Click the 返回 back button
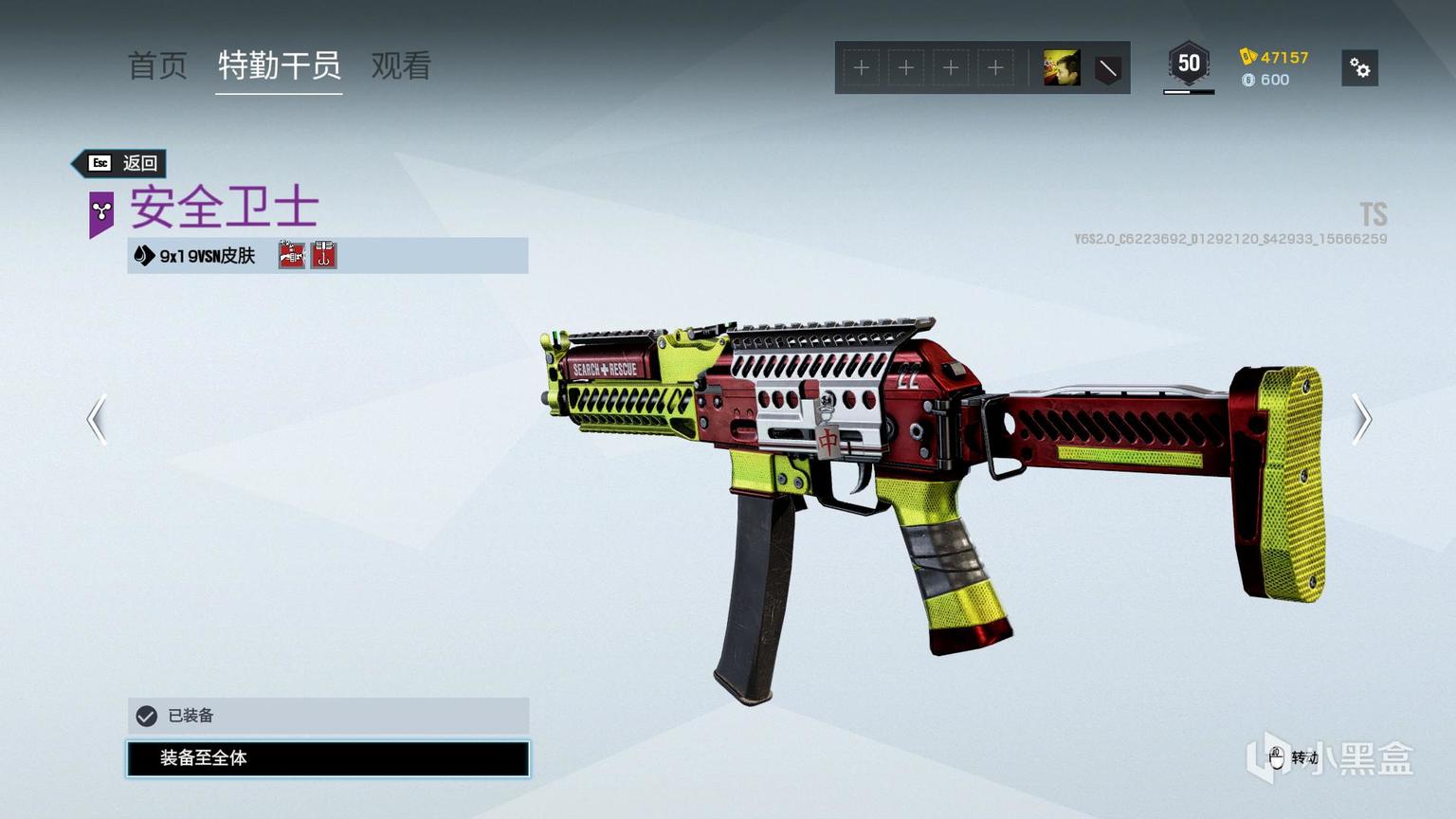Viewport: 1456px width, 819px height. point(121,163)
